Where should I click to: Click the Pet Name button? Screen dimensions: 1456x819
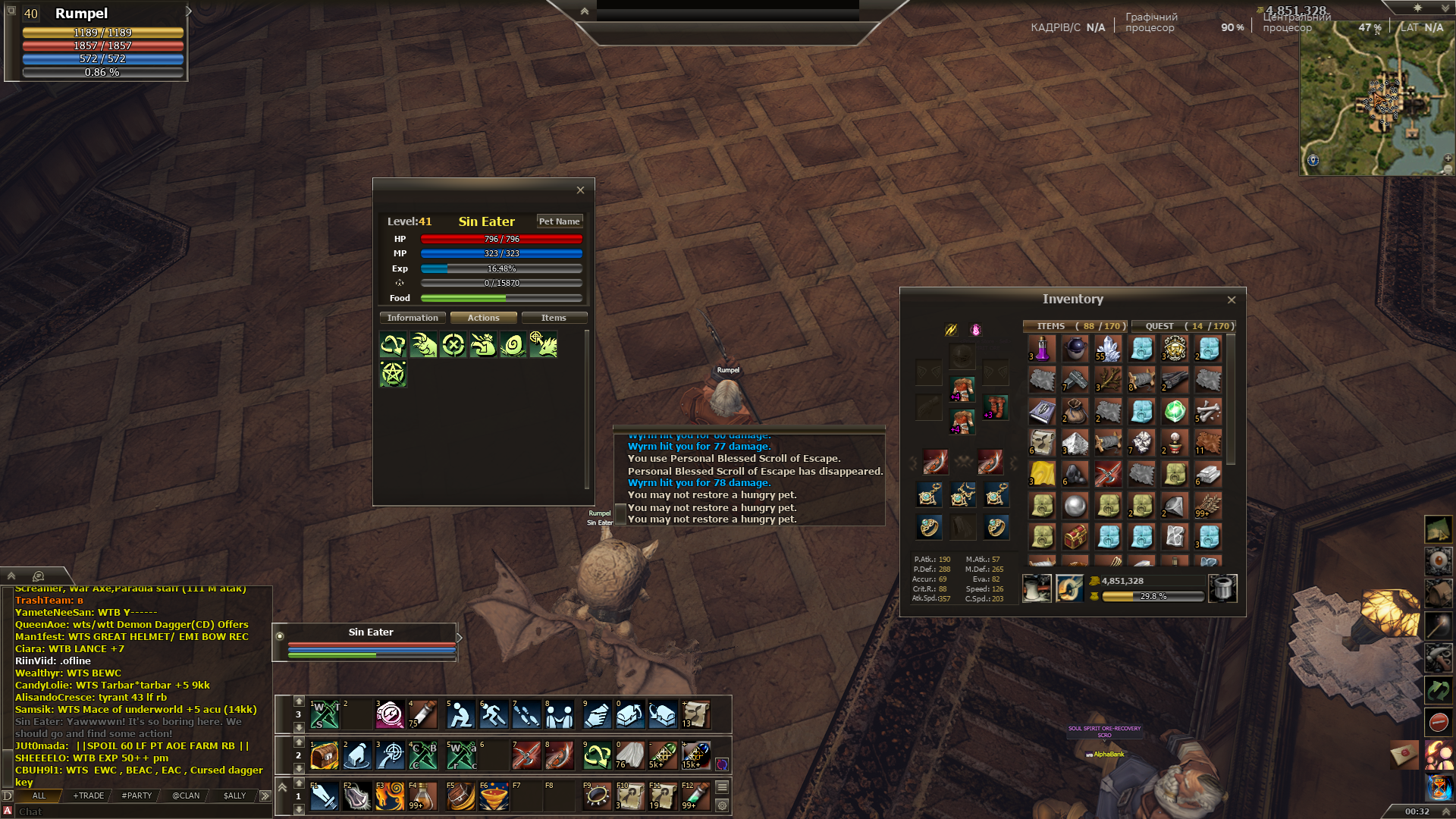tap(559, 221)
